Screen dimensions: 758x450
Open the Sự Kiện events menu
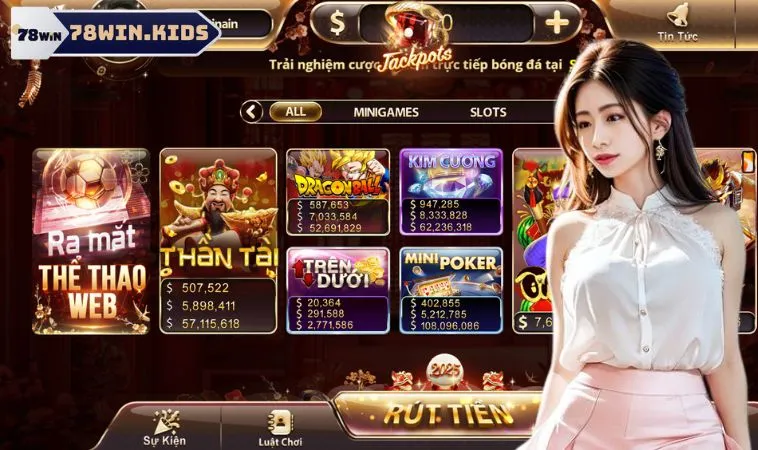(x=163, y=427)
